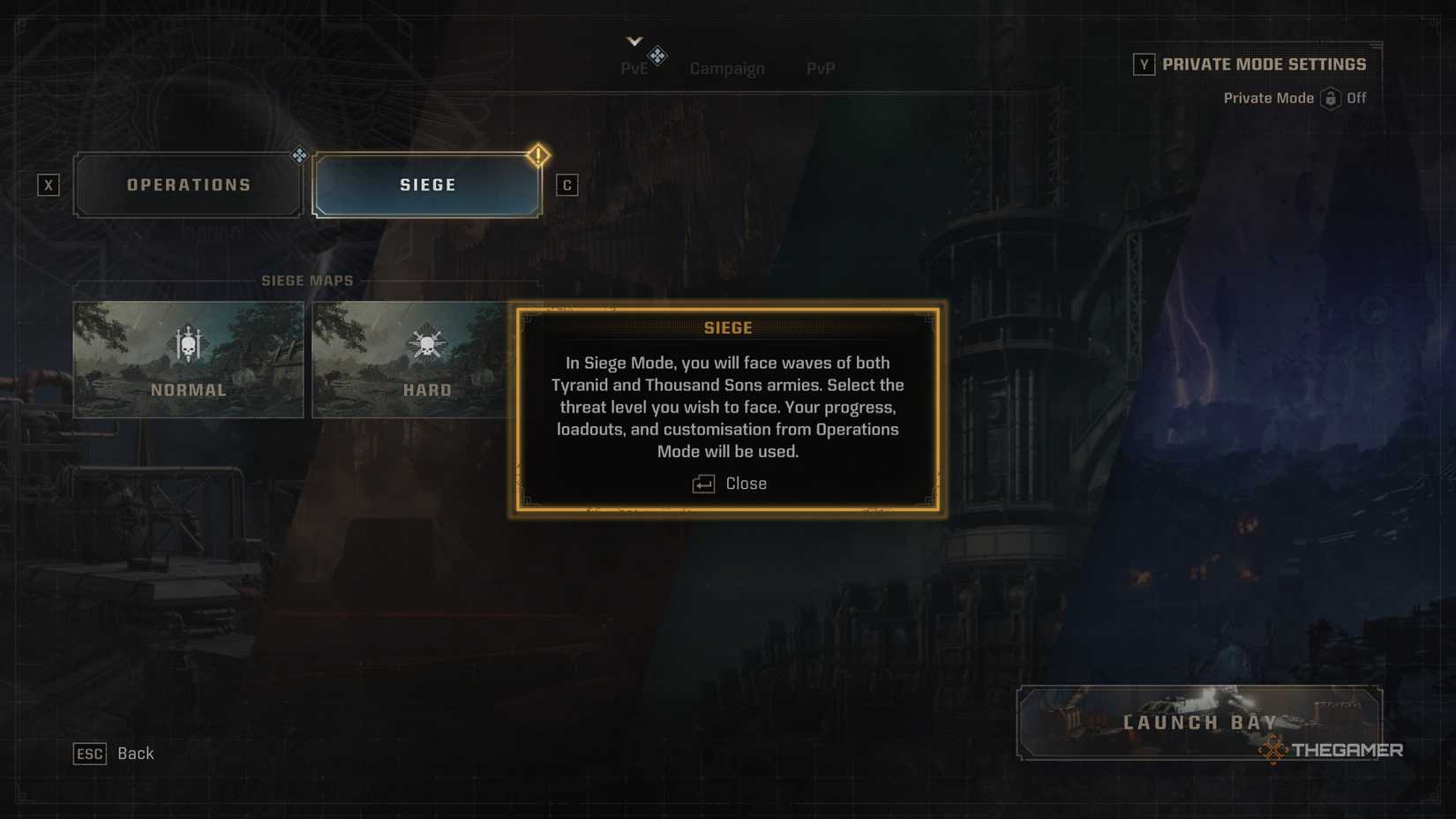Open the Operations mode tab

188,184
